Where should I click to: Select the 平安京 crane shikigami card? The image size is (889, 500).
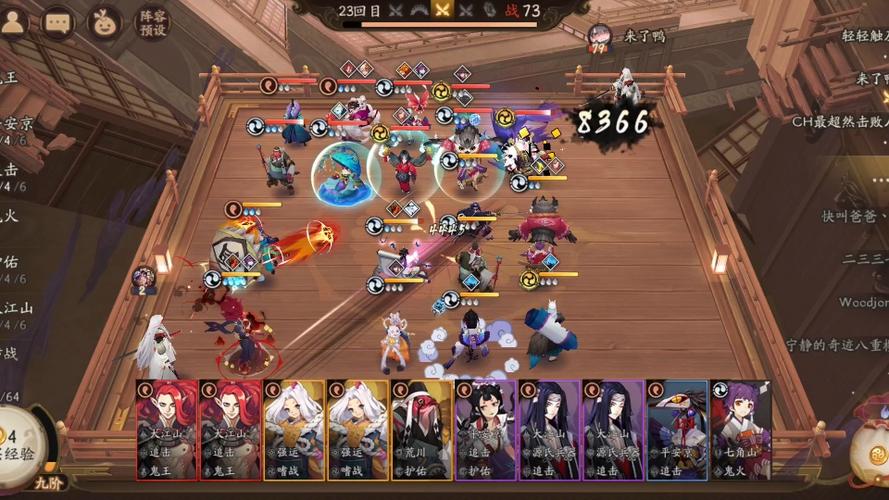pyautogui.click(x=677, y=423)
